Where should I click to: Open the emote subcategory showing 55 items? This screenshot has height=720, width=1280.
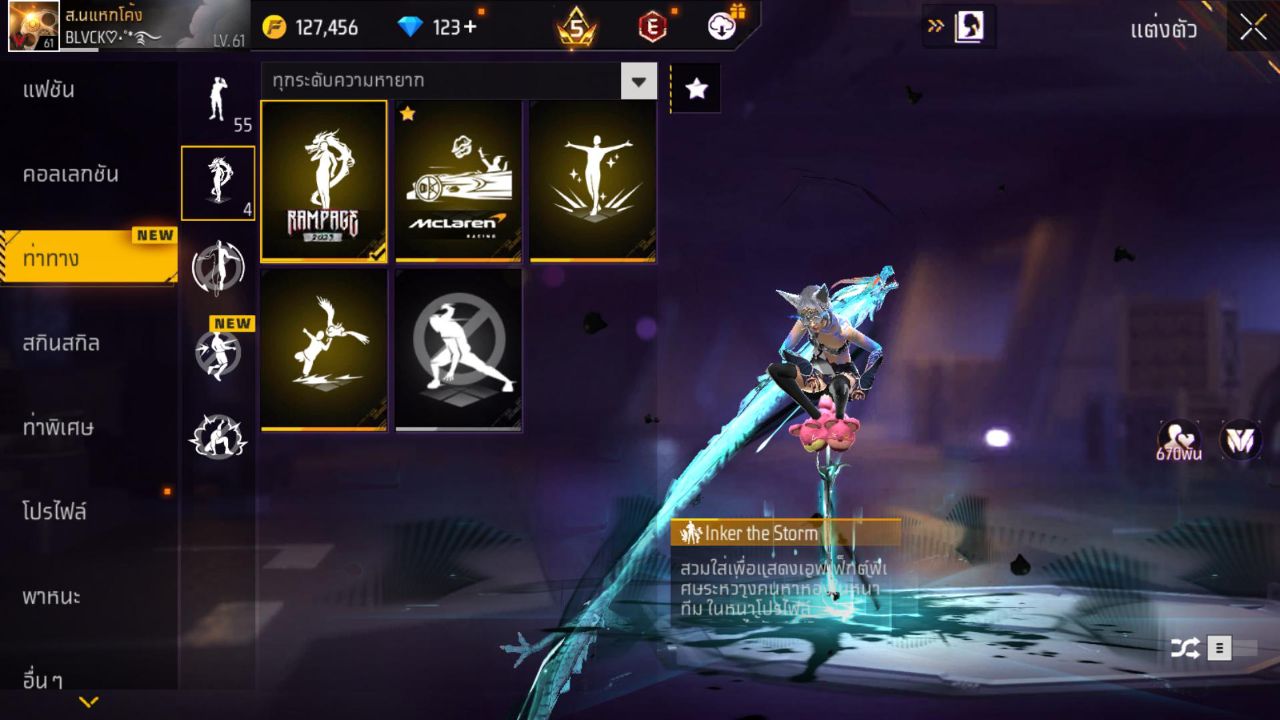click(x=218, y=100)
